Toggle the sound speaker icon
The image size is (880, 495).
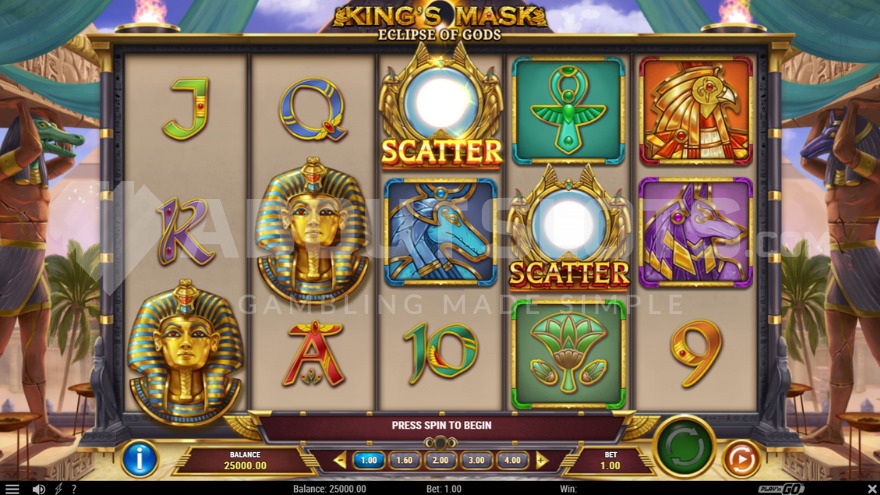pos(39,489)
